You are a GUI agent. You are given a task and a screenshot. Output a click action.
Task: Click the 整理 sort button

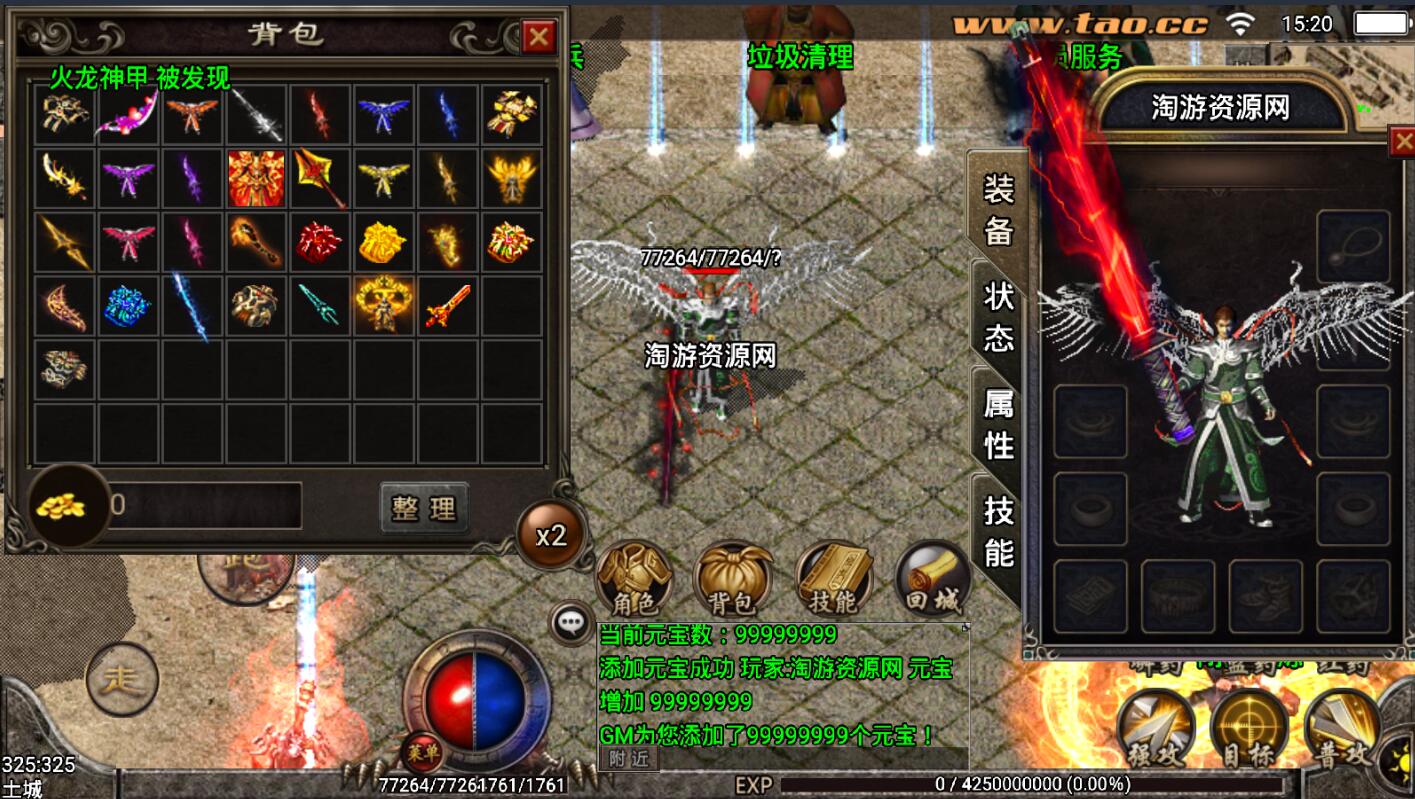pyautogui.click(x=424, y=508)
